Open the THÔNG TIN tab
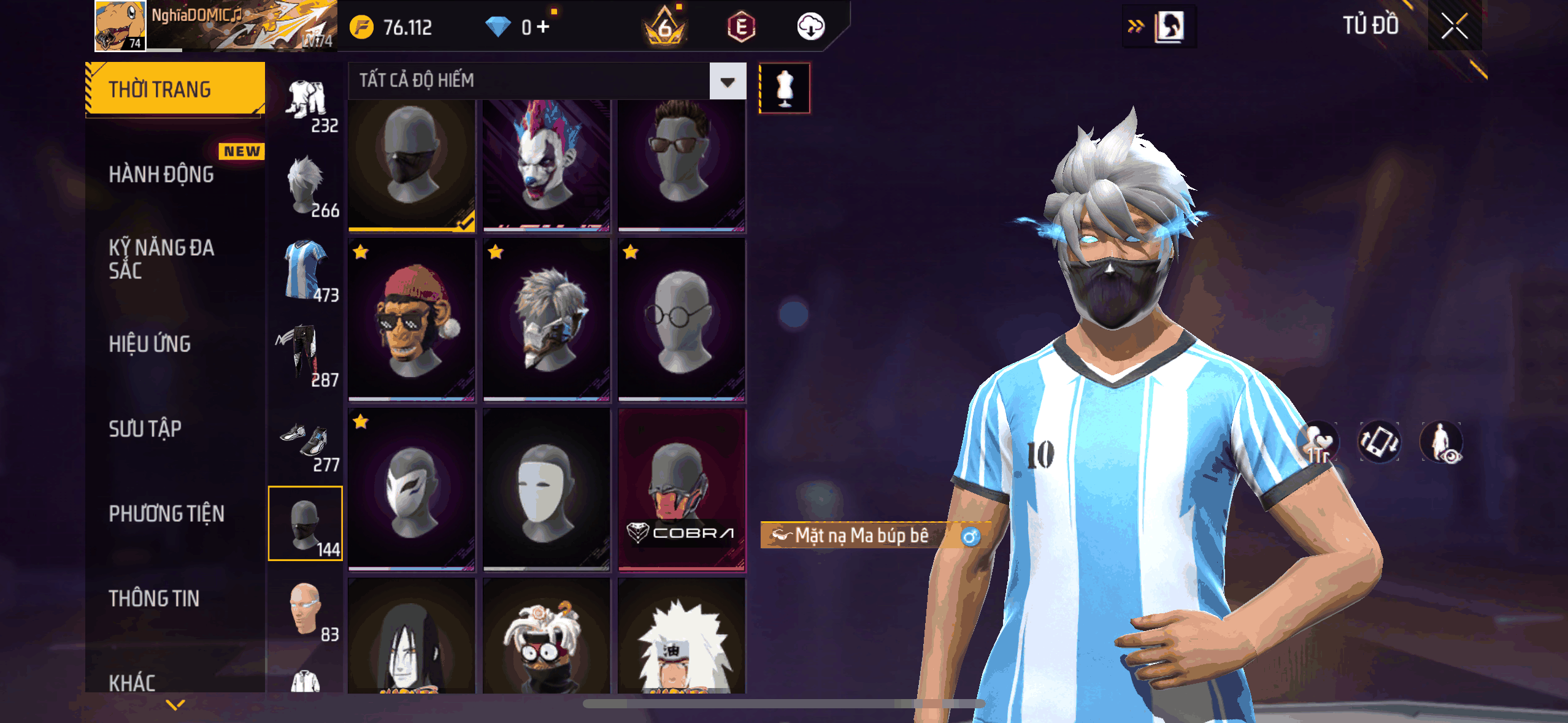1568x723 pixels. point(154,599)
